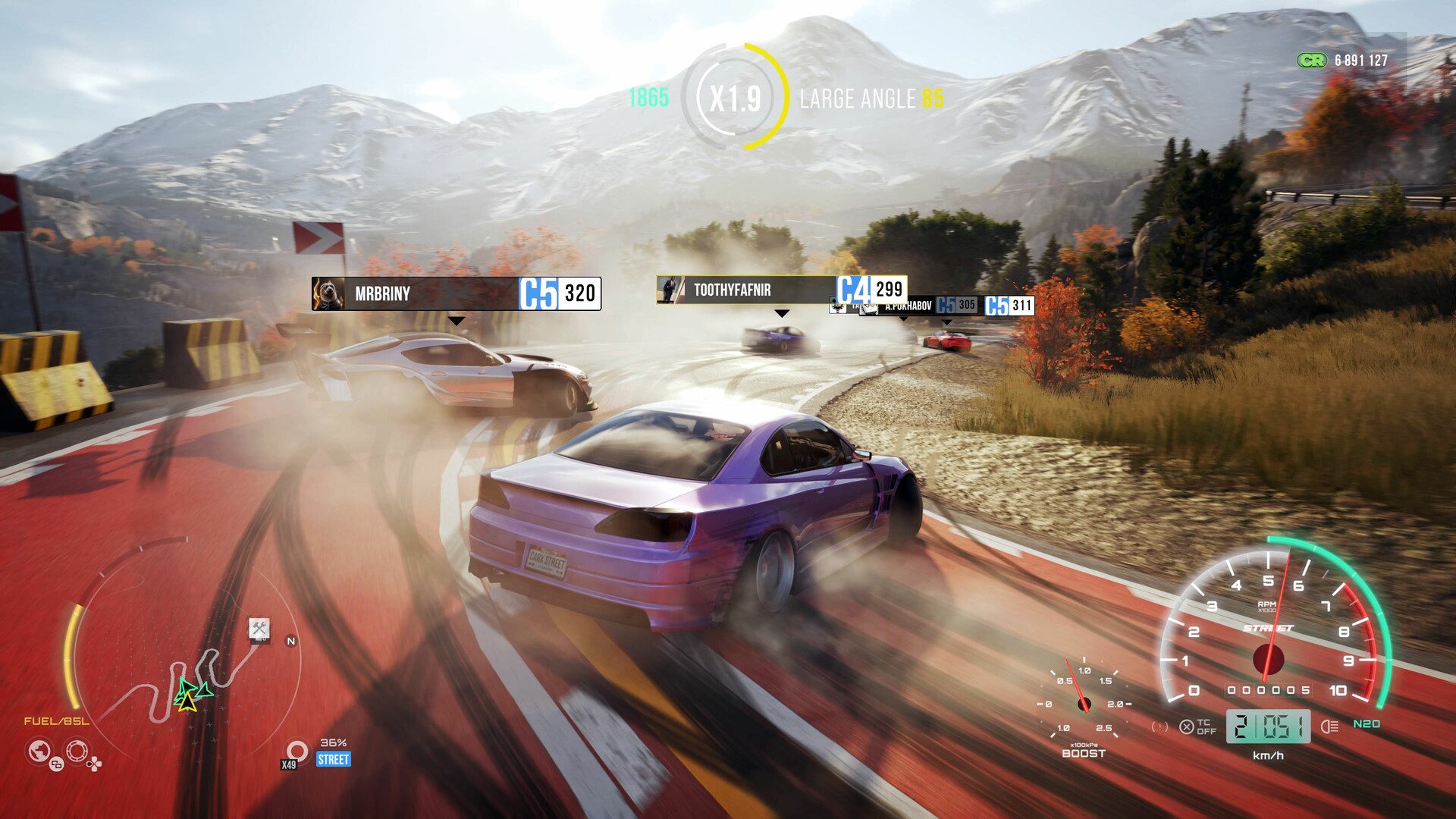
Task: Click the X1.9 drift multiplier circle
Action: point(735,96)
